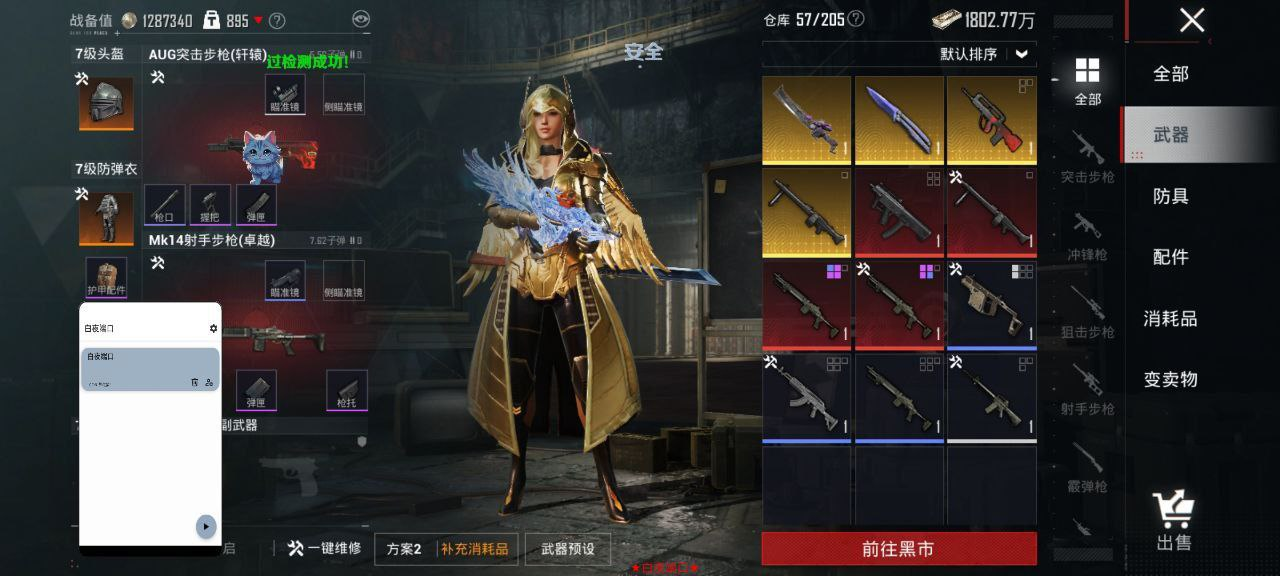Open the 配件 (Attachments) category
This screenshot has height=576, width=1280.
(x=1171, y=257)
